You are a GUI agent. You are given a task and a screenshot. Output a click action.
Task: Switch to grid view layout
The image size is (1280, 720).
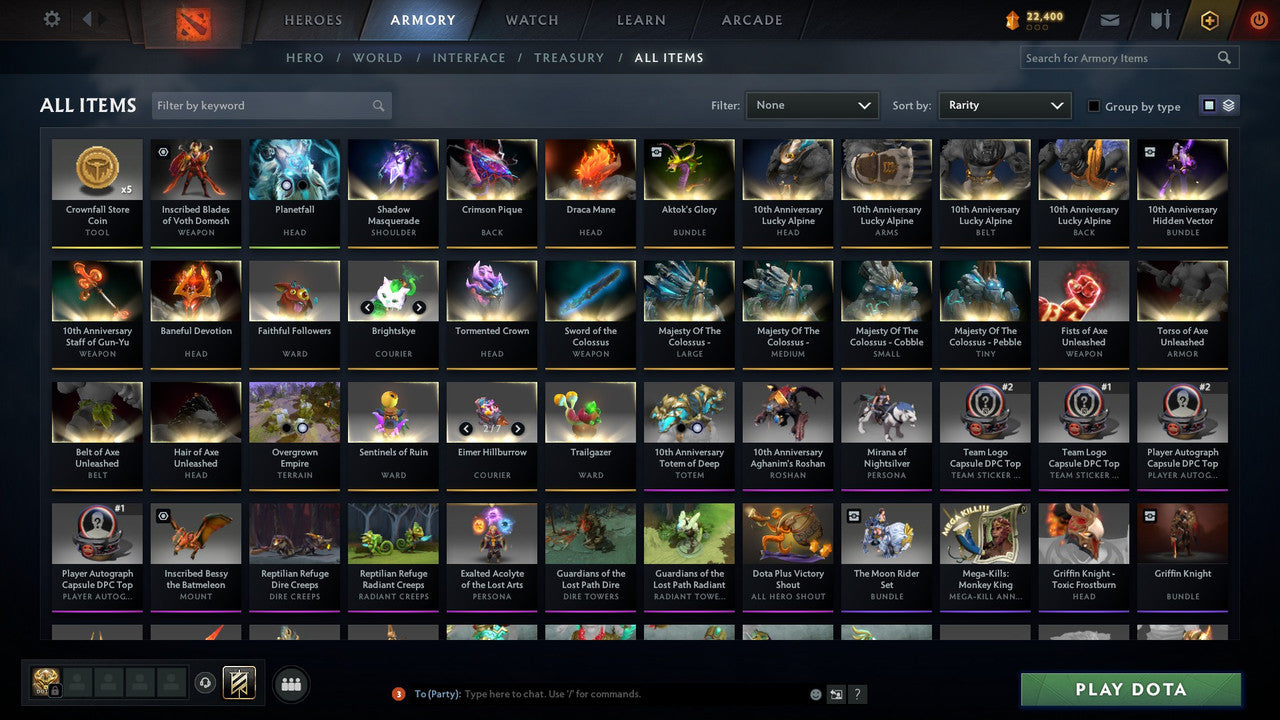1209,105
